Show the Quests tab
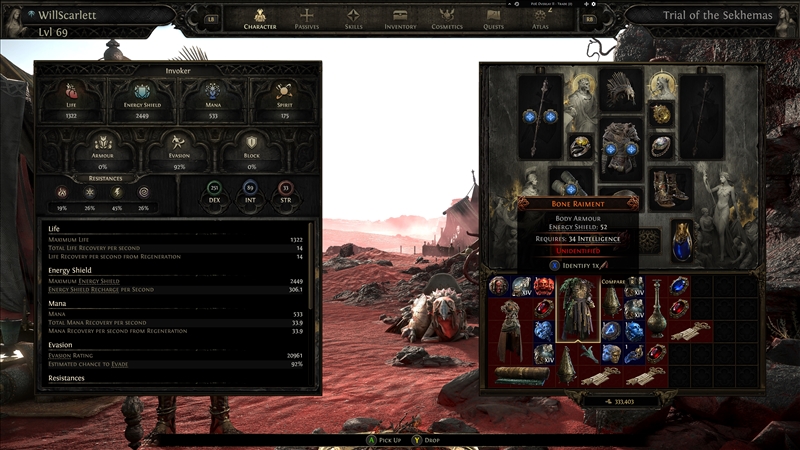The width and height of the screenshot is (800, 450). (494, 19)
